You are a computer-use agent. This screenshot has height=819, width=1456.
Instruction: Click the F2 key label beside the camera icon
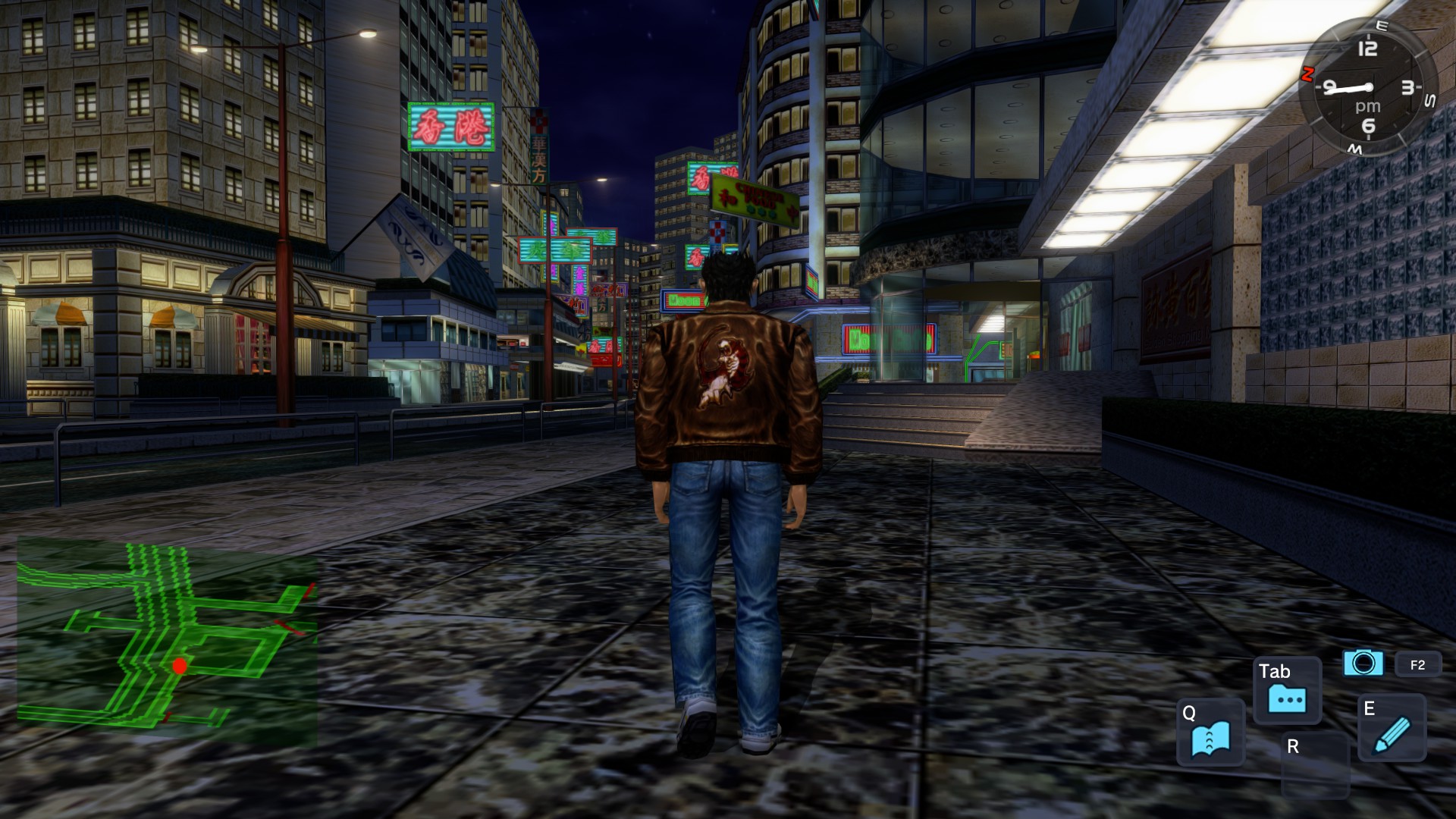click(1417, 664)
